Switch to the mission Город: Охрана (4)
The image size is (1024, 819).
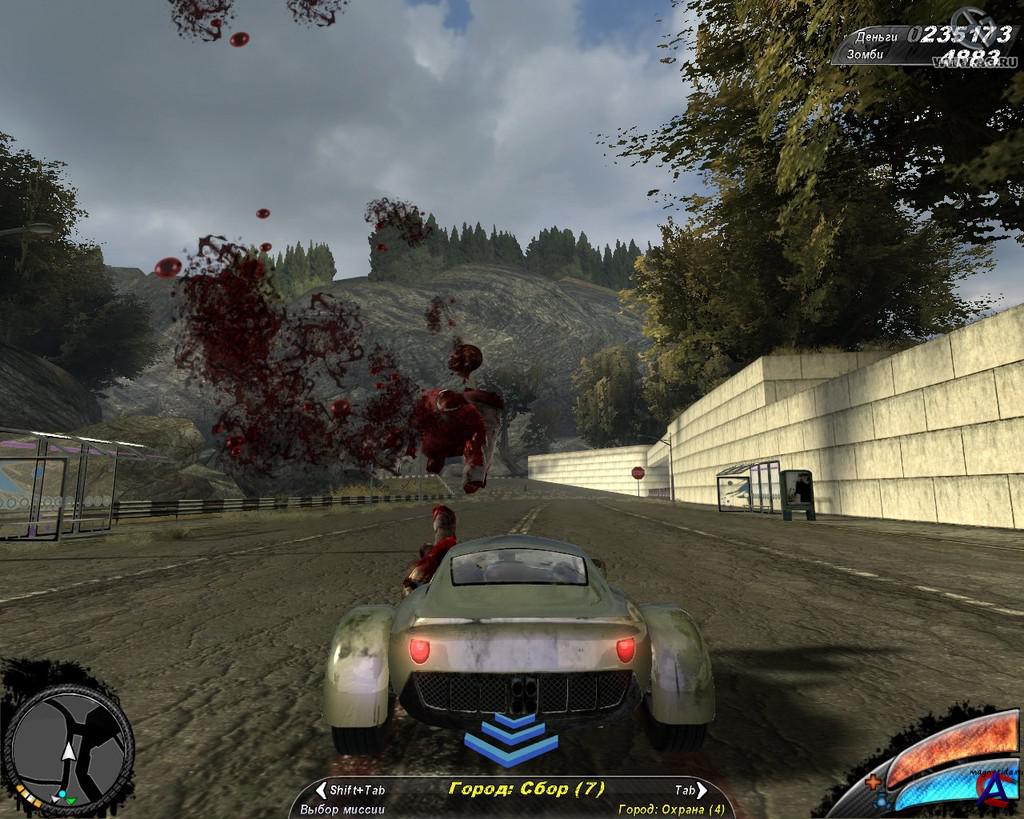(671, 809)
